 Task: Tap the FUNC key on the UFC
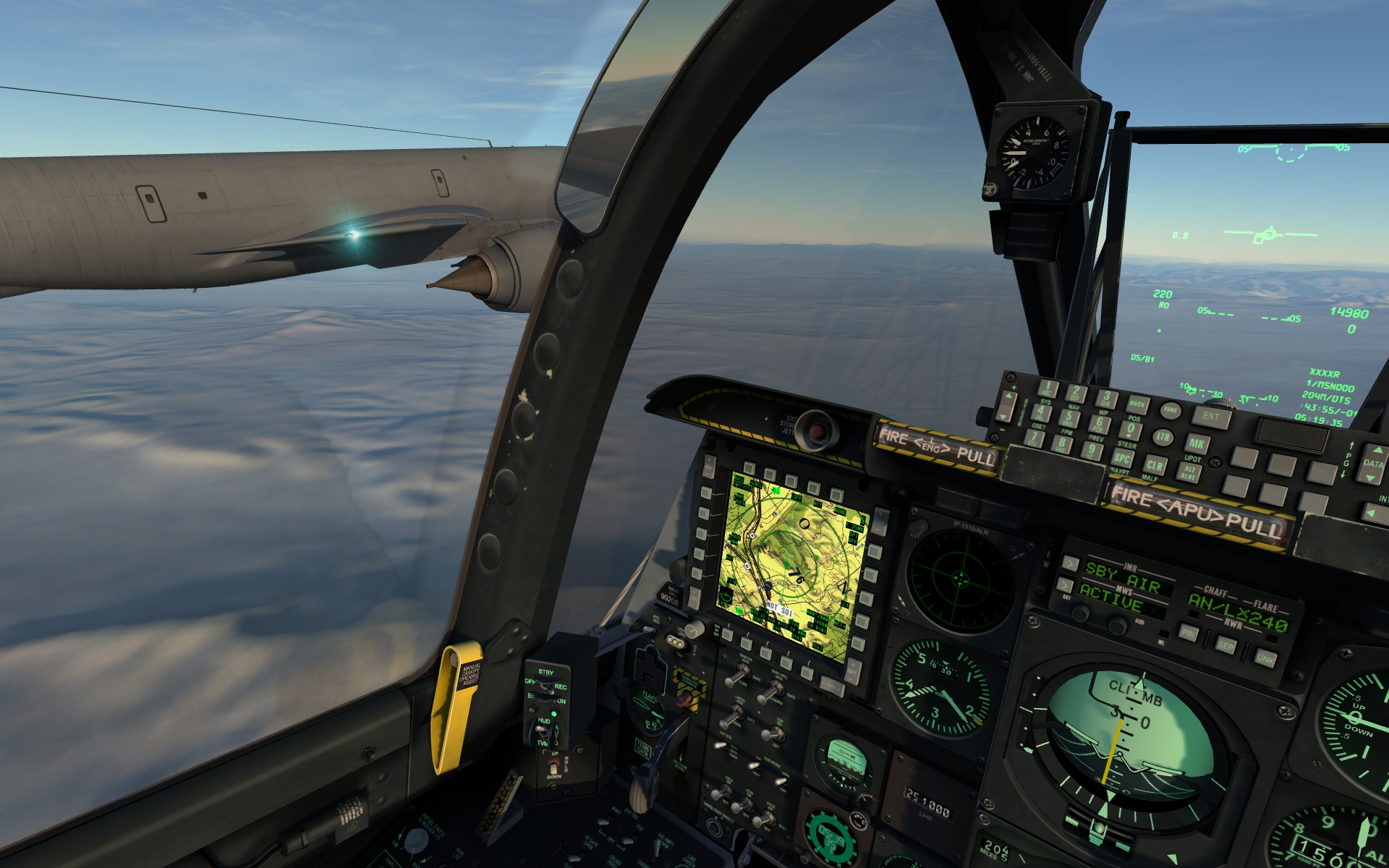(1170, 411)
